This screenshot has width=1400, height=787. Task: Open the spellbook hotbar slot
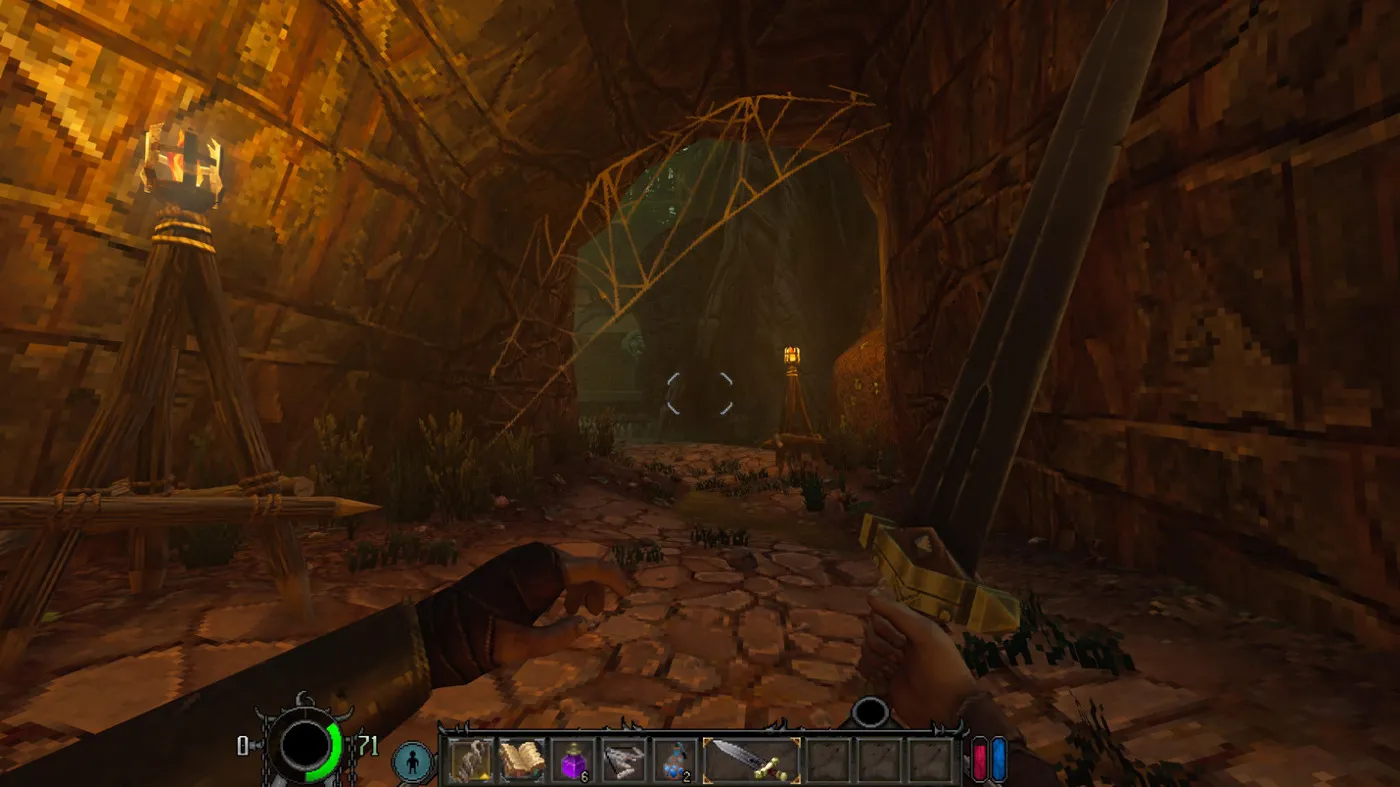(x=521, y=761)
